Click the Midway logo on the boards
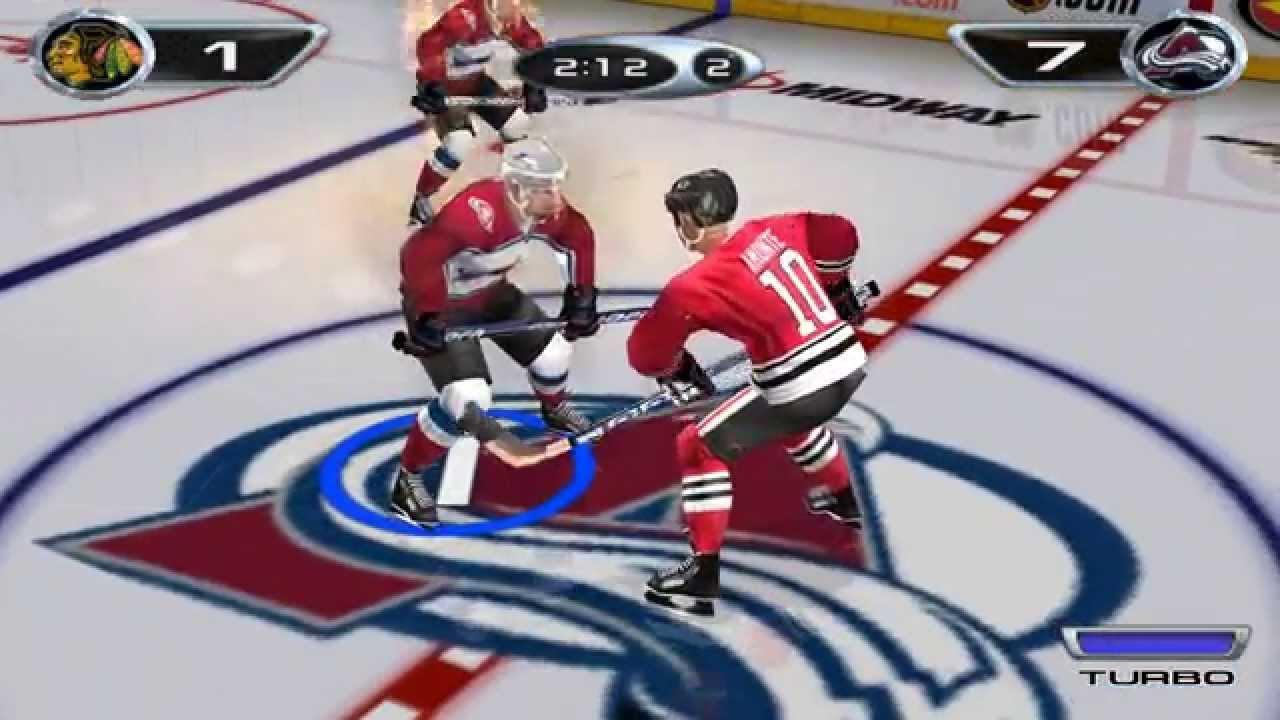Image resolution: width=1280 pixels, height=720 pixels. [900, 100]
